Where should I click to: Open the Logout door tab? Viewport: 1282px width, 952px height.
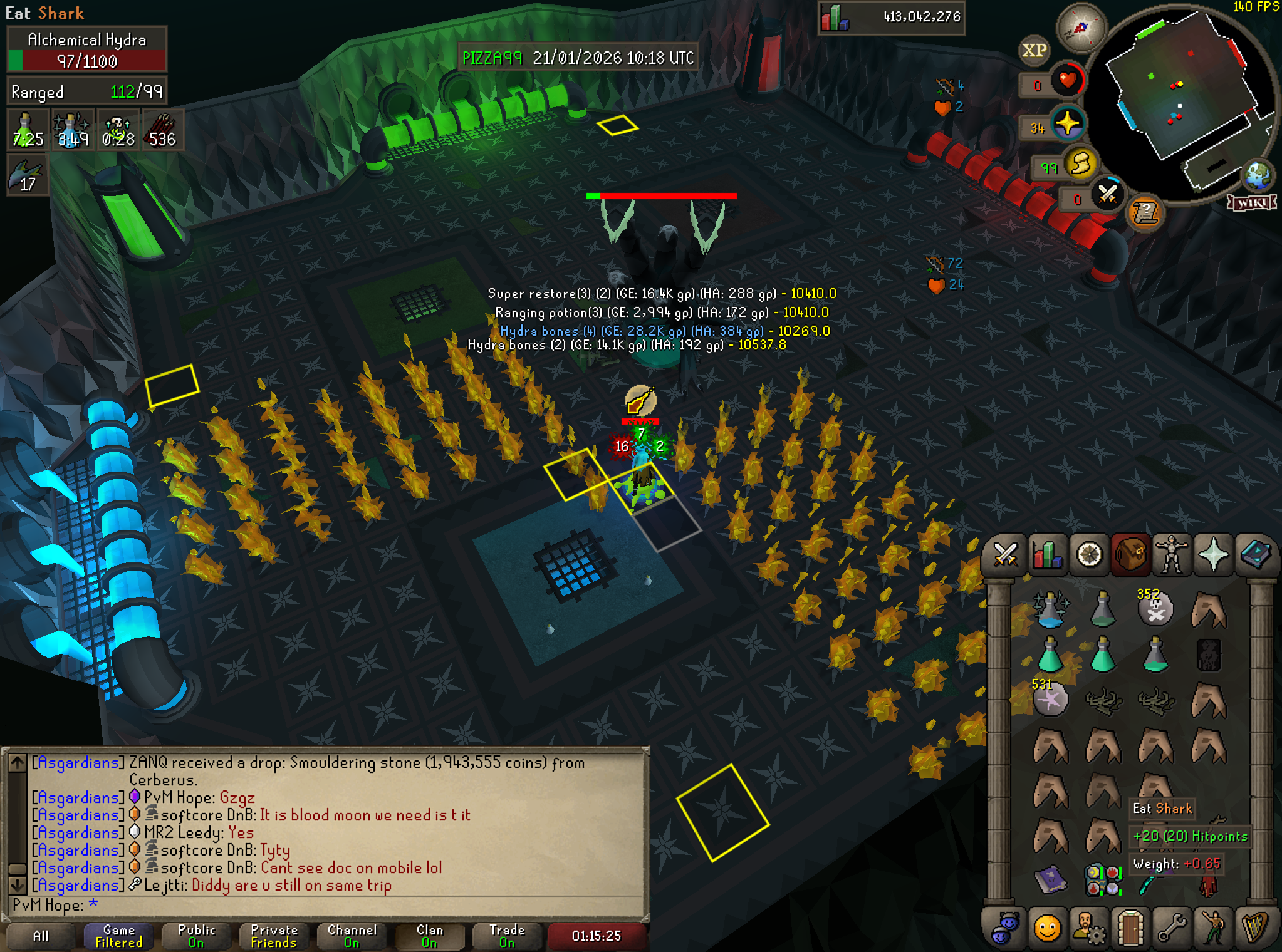(1130, 928)
